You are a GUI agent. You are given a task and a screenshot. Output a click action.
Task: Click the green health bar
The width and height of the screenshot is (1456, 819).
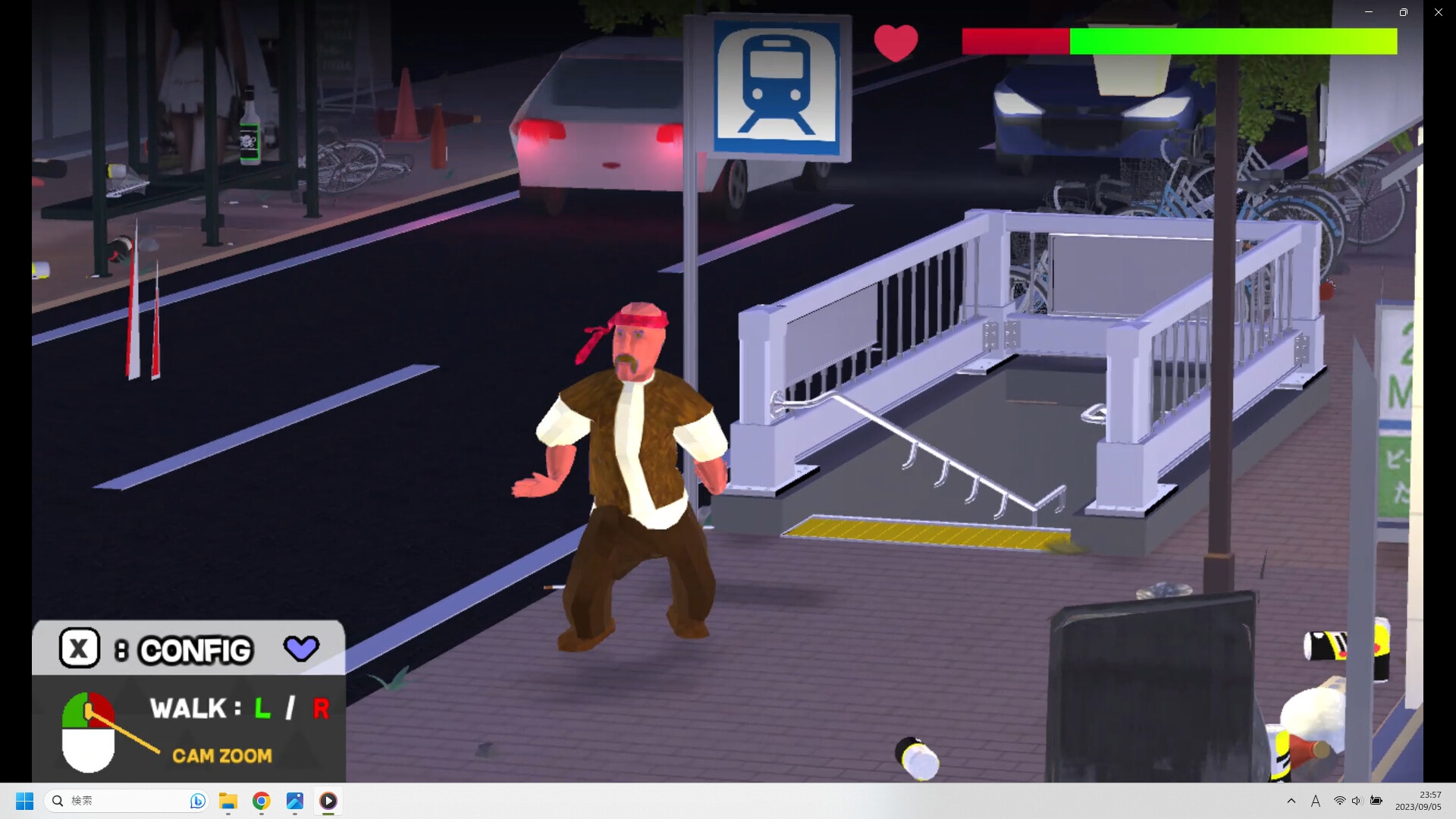pos(1228,42)
